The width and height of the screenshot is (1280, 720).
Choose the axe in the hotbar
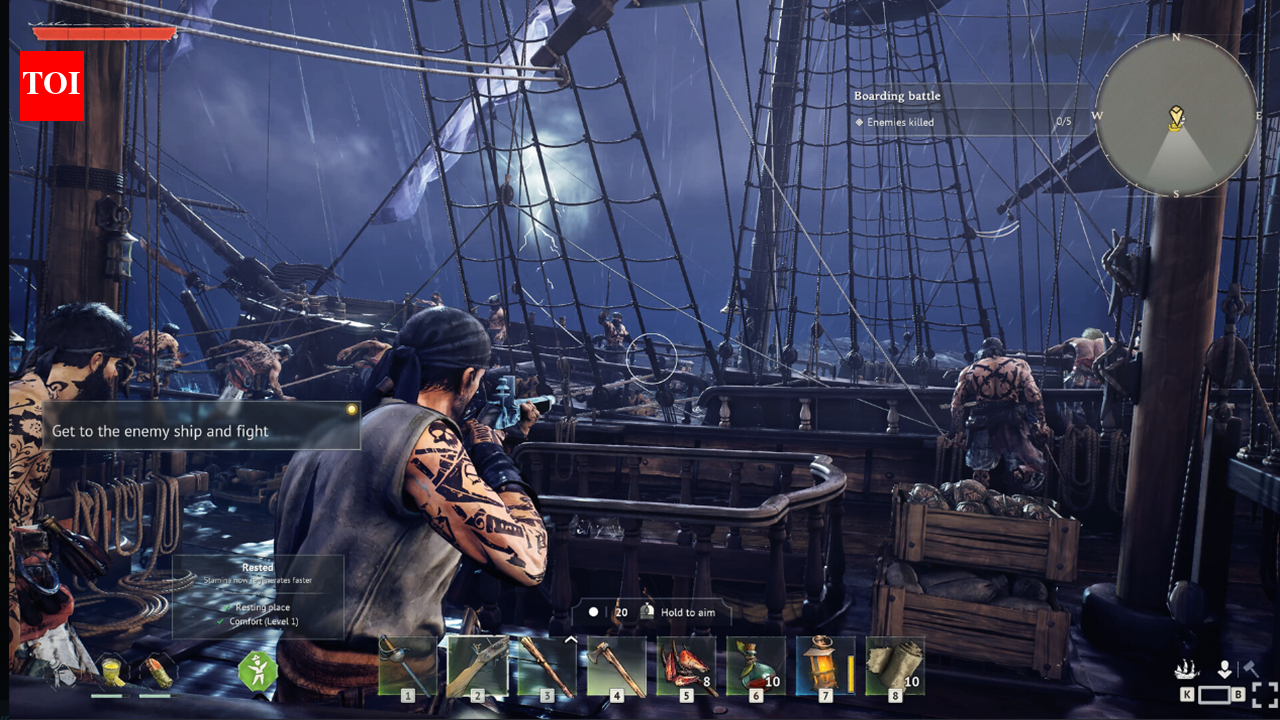pyautogui.click(x=616, y=665)
